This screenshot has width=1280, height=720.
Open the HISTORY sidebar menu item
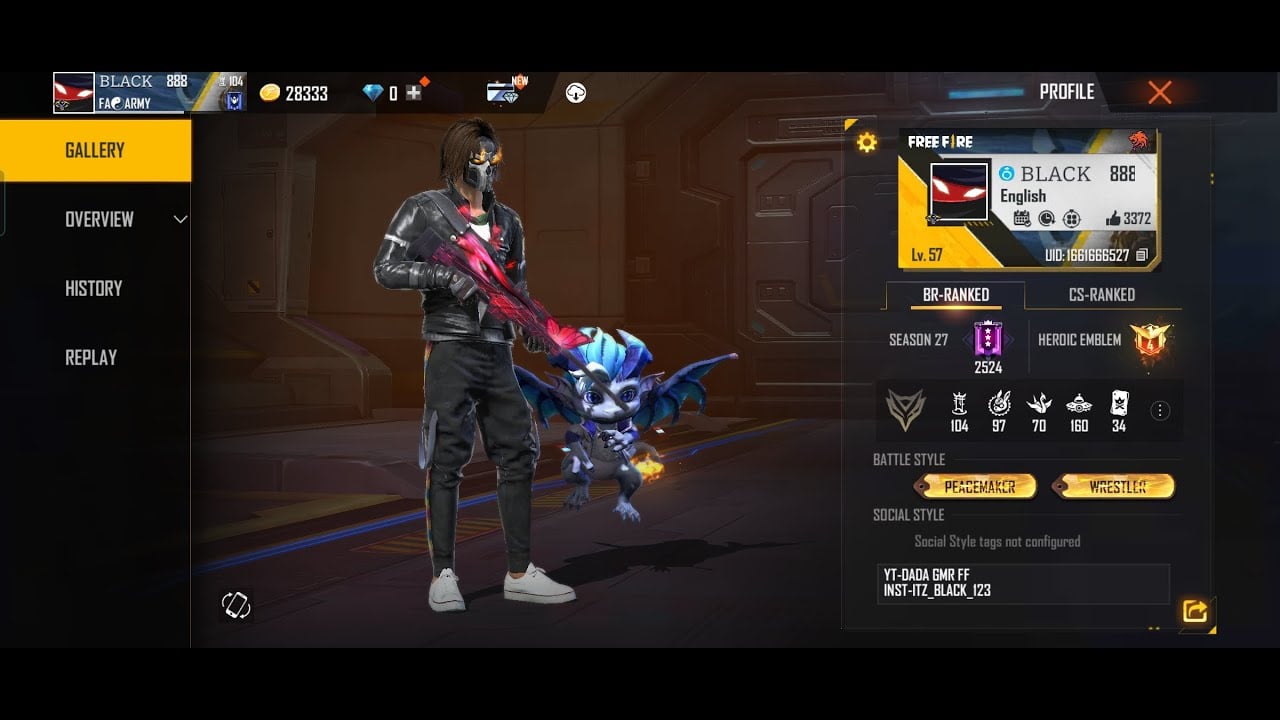93,288
